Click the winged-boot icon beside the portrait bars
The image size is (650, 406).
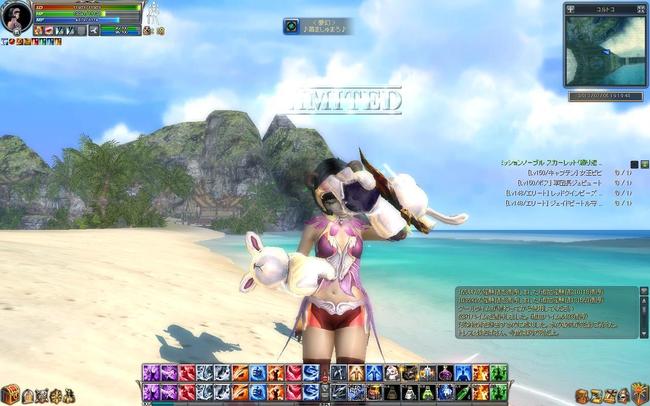[93, 30]
